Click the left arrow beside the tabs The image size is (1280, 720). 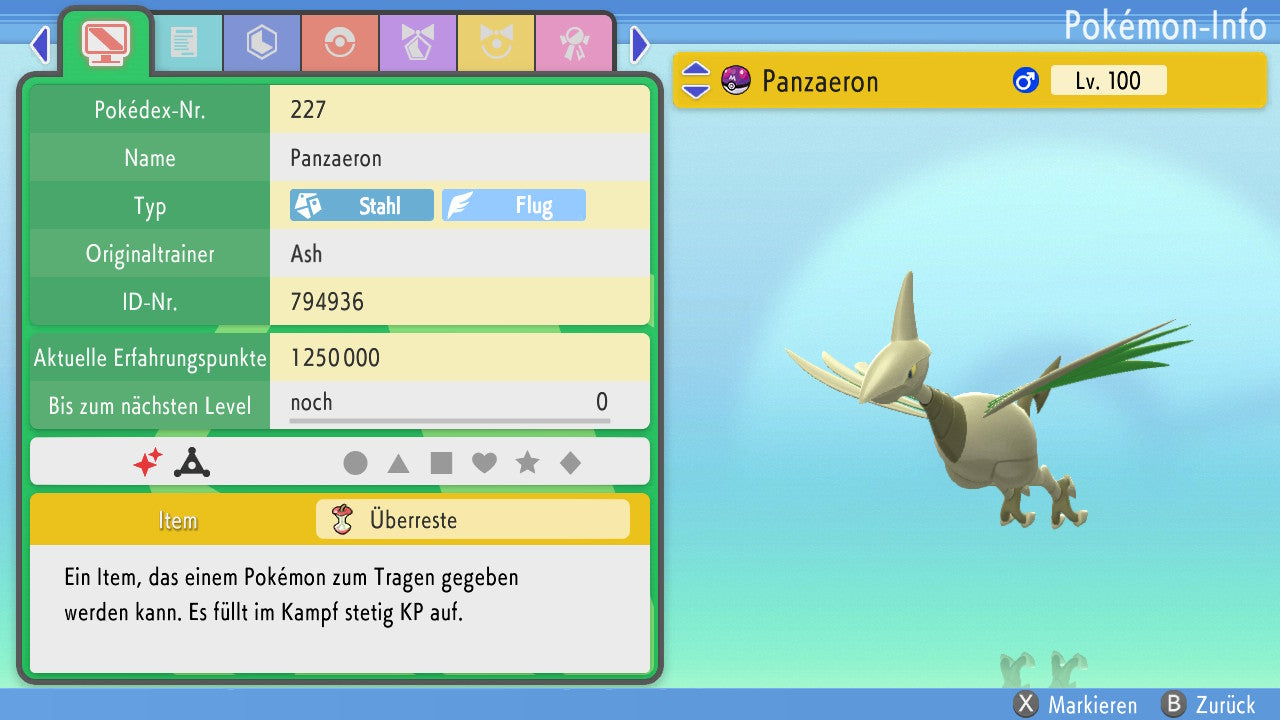(x=40, y=44)
